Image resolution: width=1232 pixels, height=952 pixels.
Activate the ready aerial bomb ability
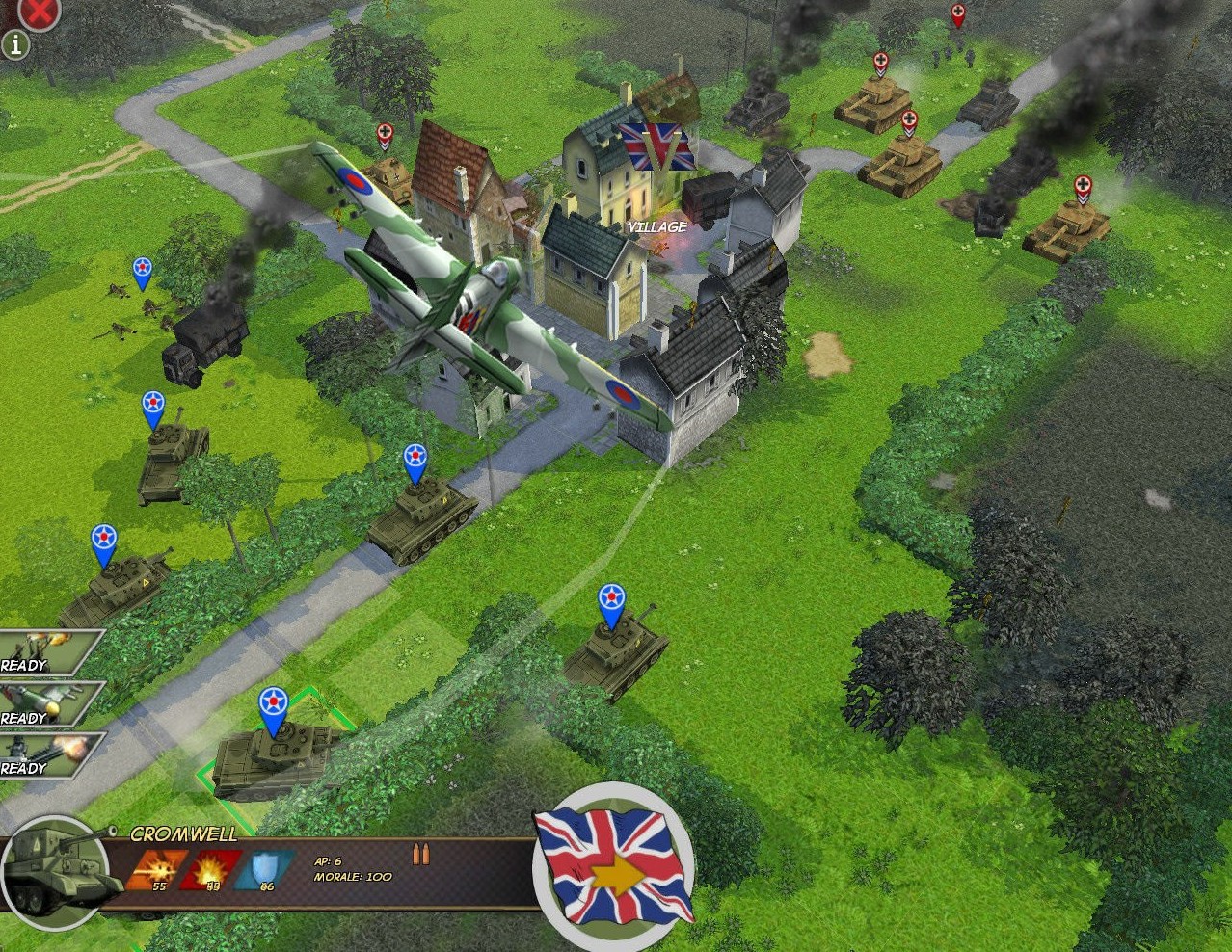[43, 704]
